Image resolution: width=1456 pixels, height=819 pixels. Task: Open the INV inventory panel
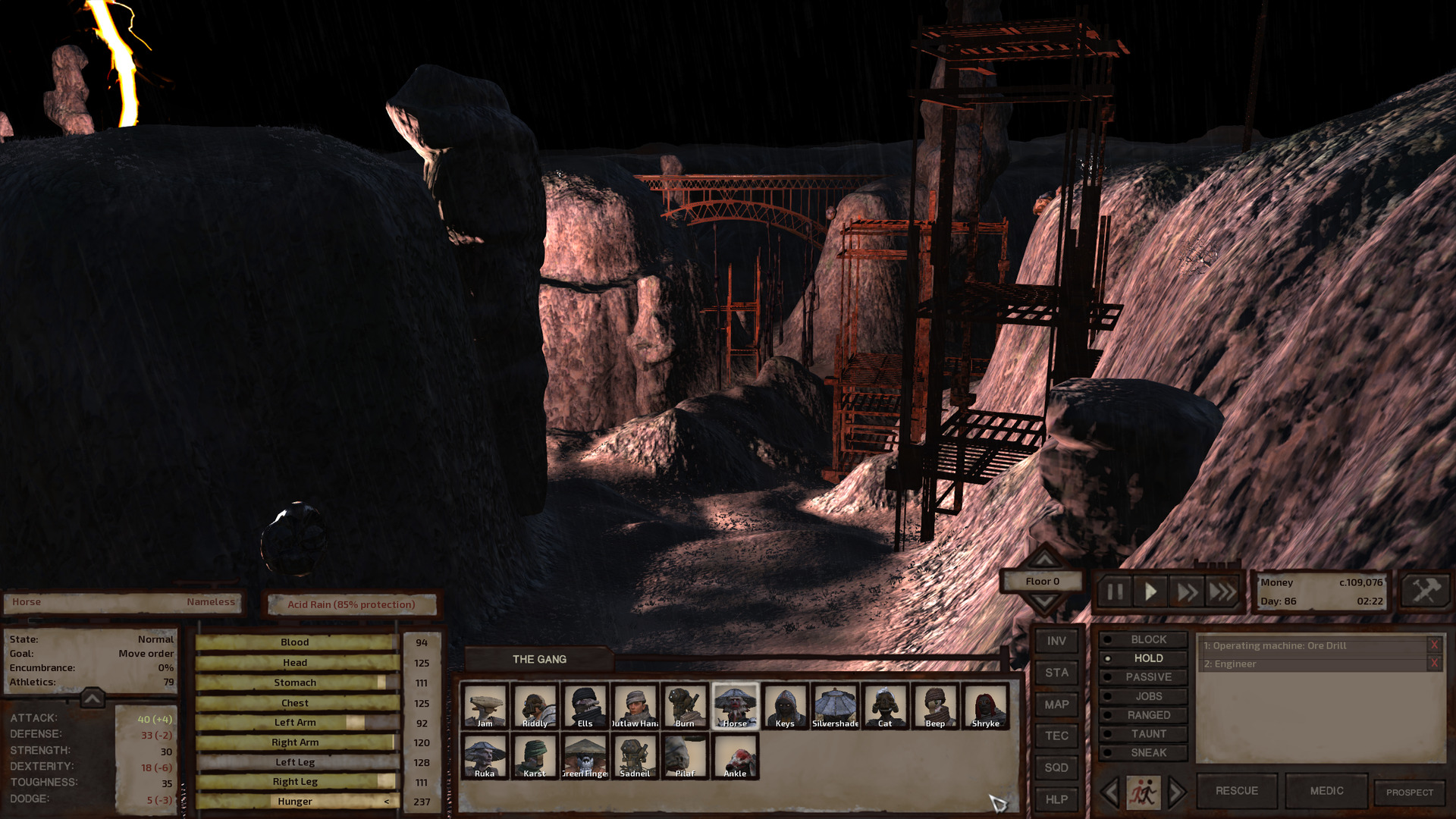click(x=1056, y=641)
